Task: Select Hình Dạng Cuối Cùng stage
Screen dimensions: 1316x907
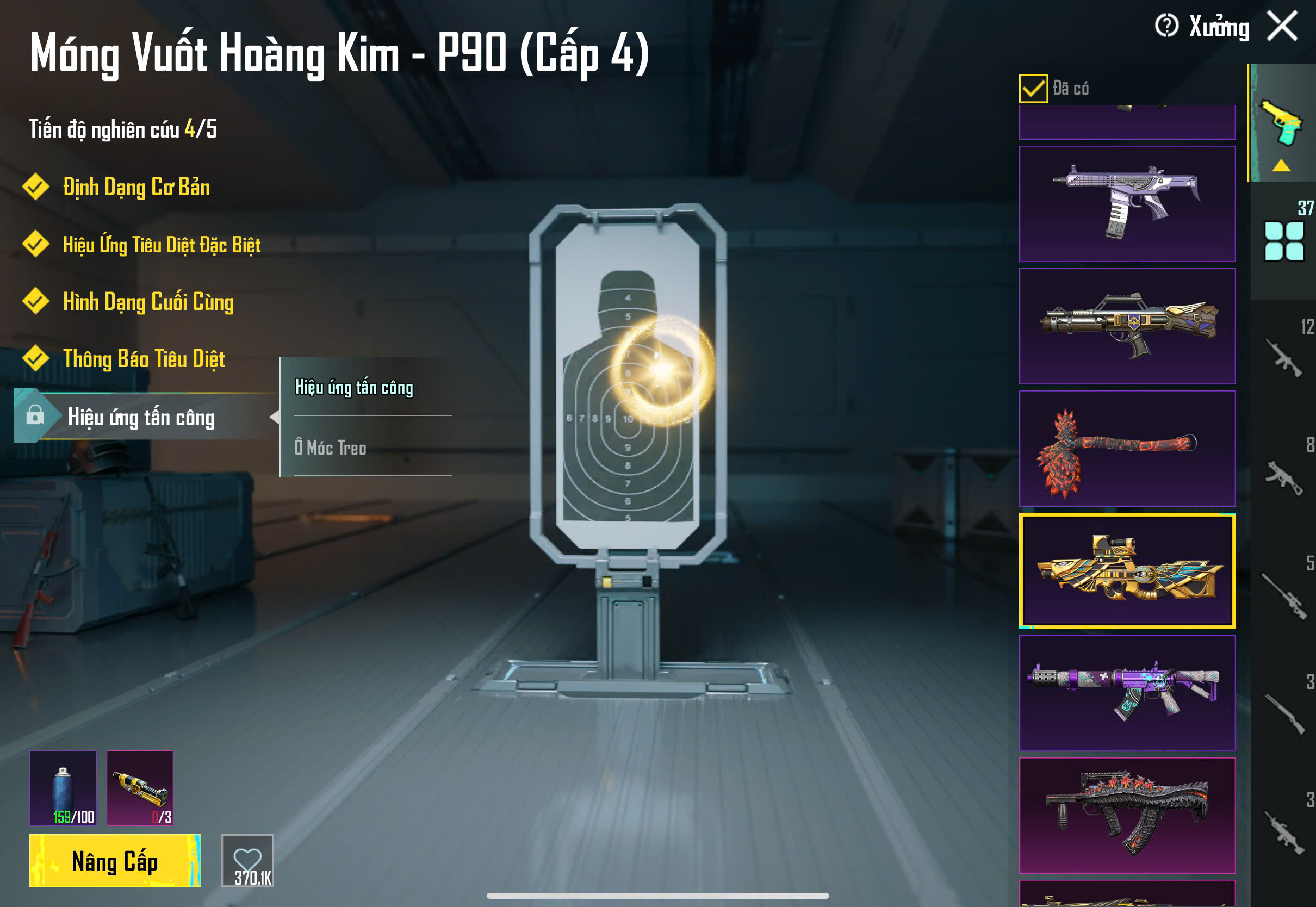Action: tap(148, 302)
